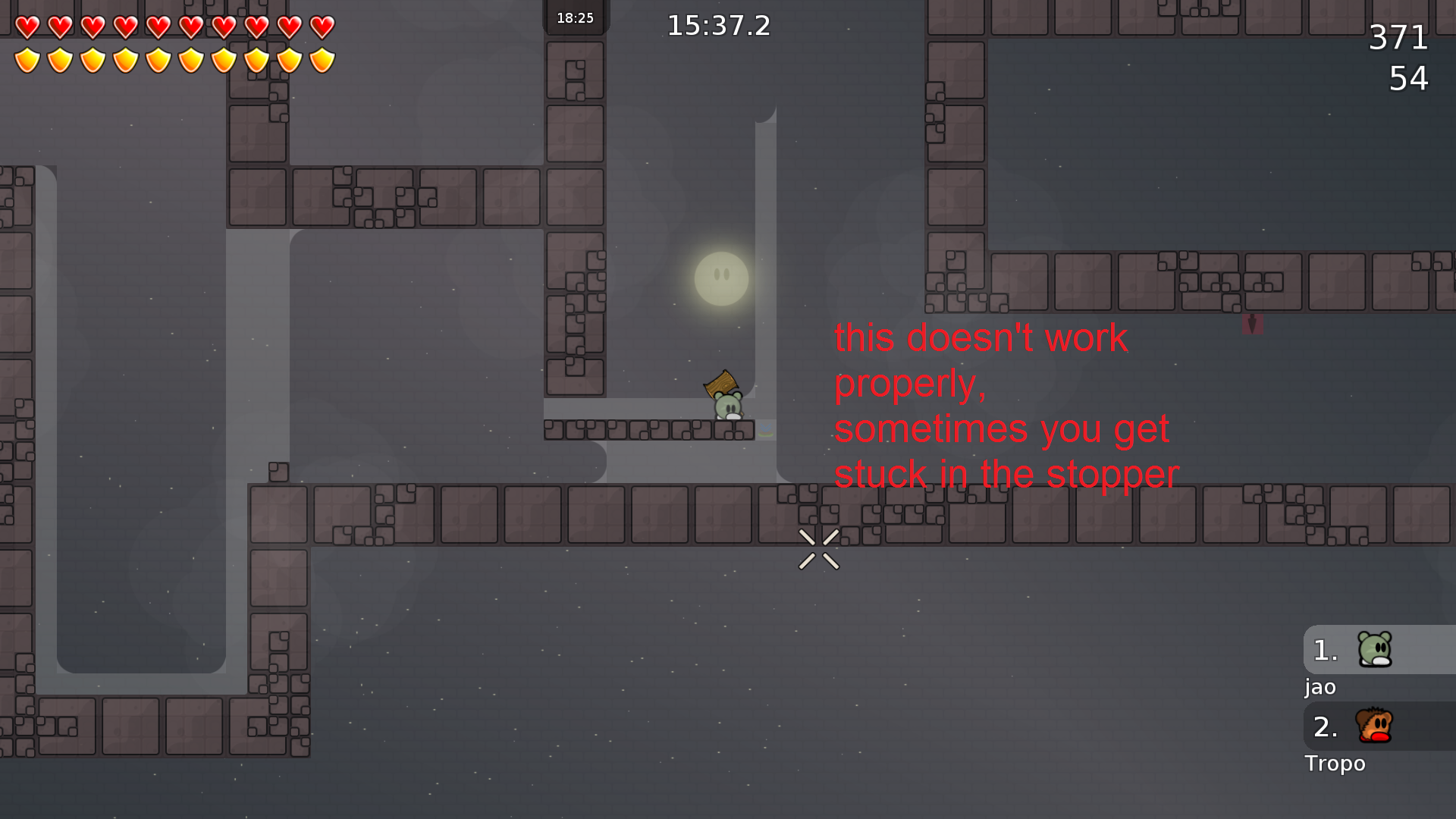Select Tropo's row in the player ranking
The width and height of the screenshot is (1456, 819).
pyautogui.click(x=1378, y=726)
